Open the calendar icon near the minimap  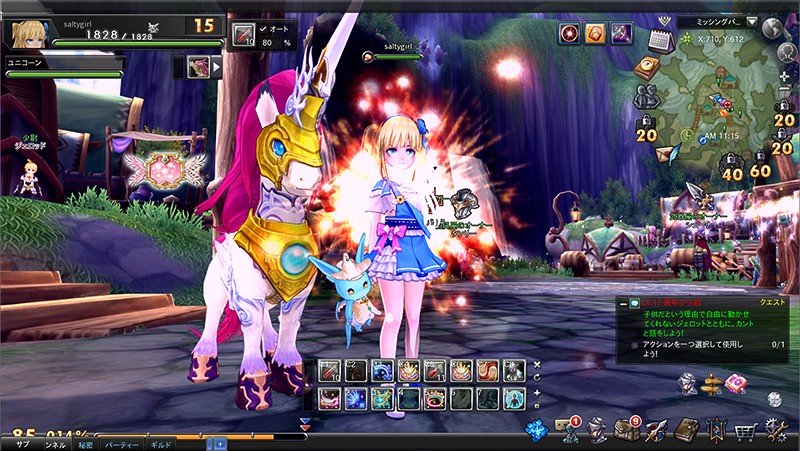[660, 41]
